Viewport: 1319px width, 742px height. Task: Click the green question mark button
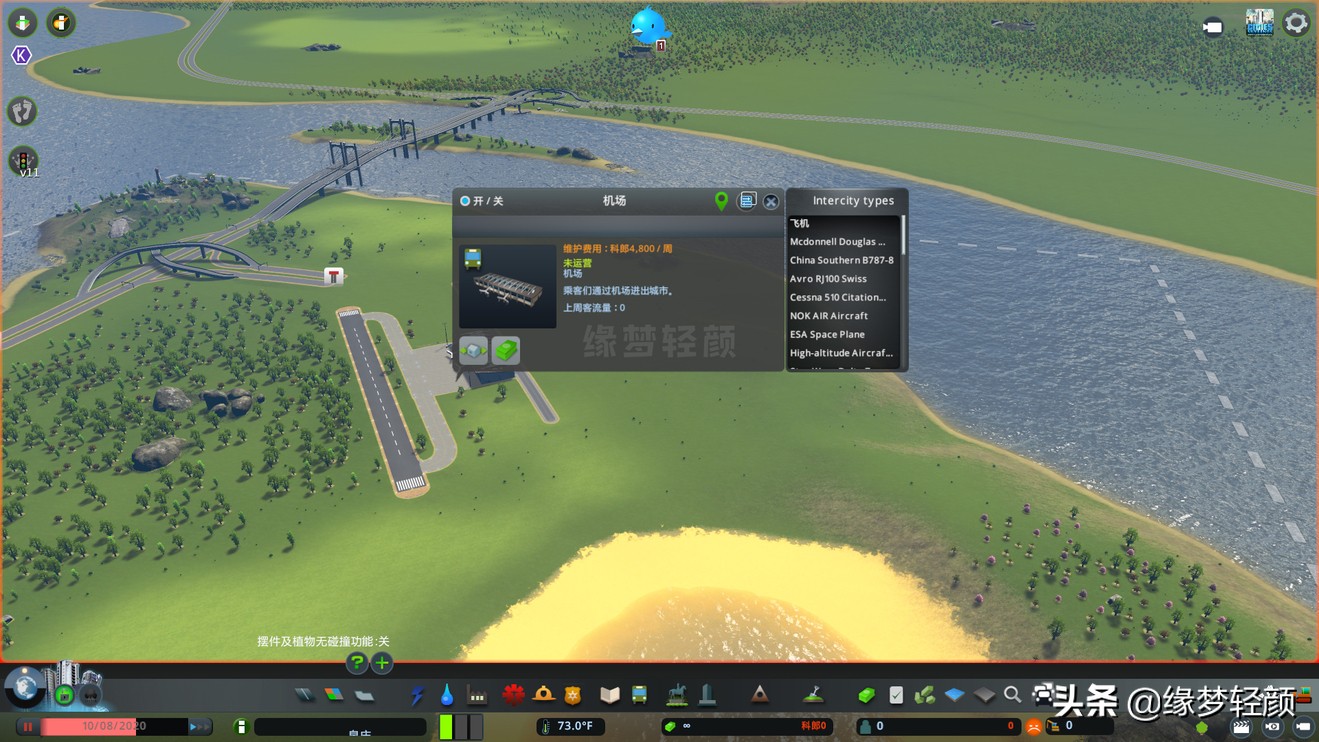tap(356, 663)
